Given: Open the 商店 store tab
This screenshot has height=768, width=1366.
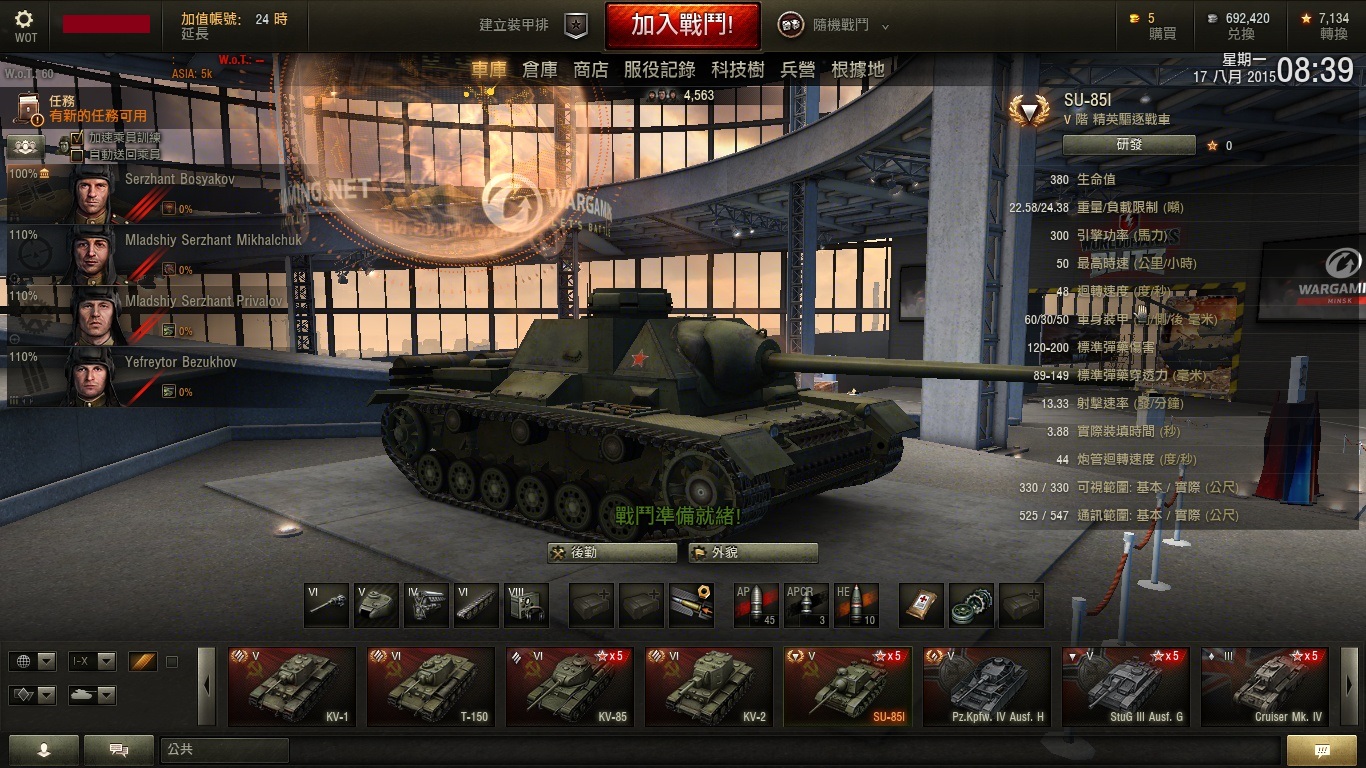Looking at the screenshot, I should tap(590, 69).
